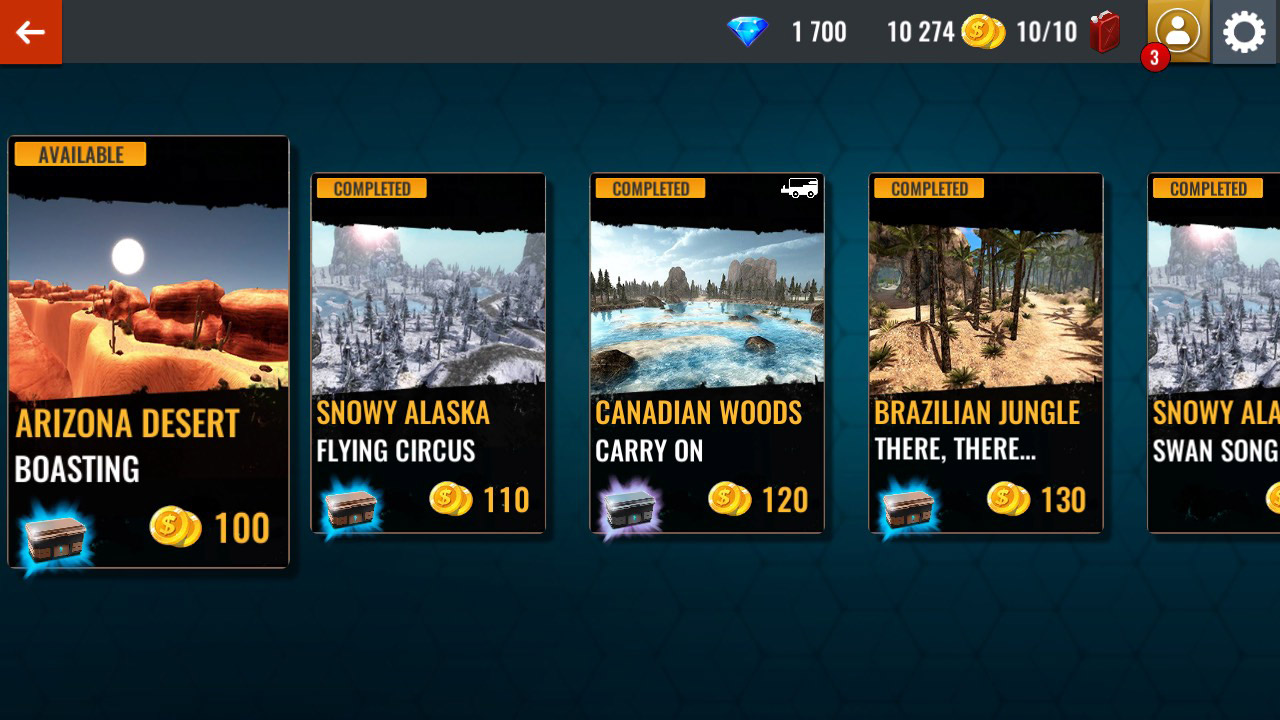This screenshot has width=1280, height=720.
Task: Click the chest on Snowy Alaska Flying Circus card
Action: point(352,512)
